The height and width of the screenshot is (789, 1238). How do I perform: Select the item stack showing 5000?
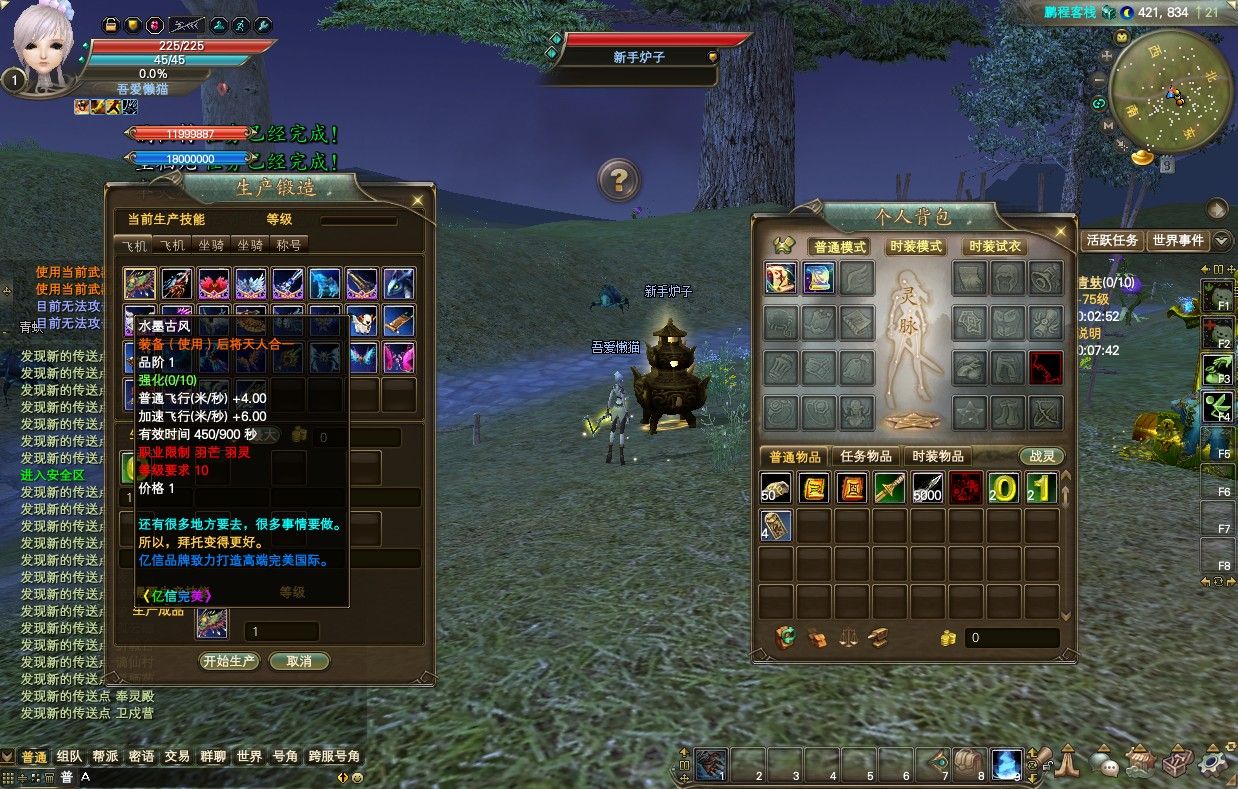[927, 488]
